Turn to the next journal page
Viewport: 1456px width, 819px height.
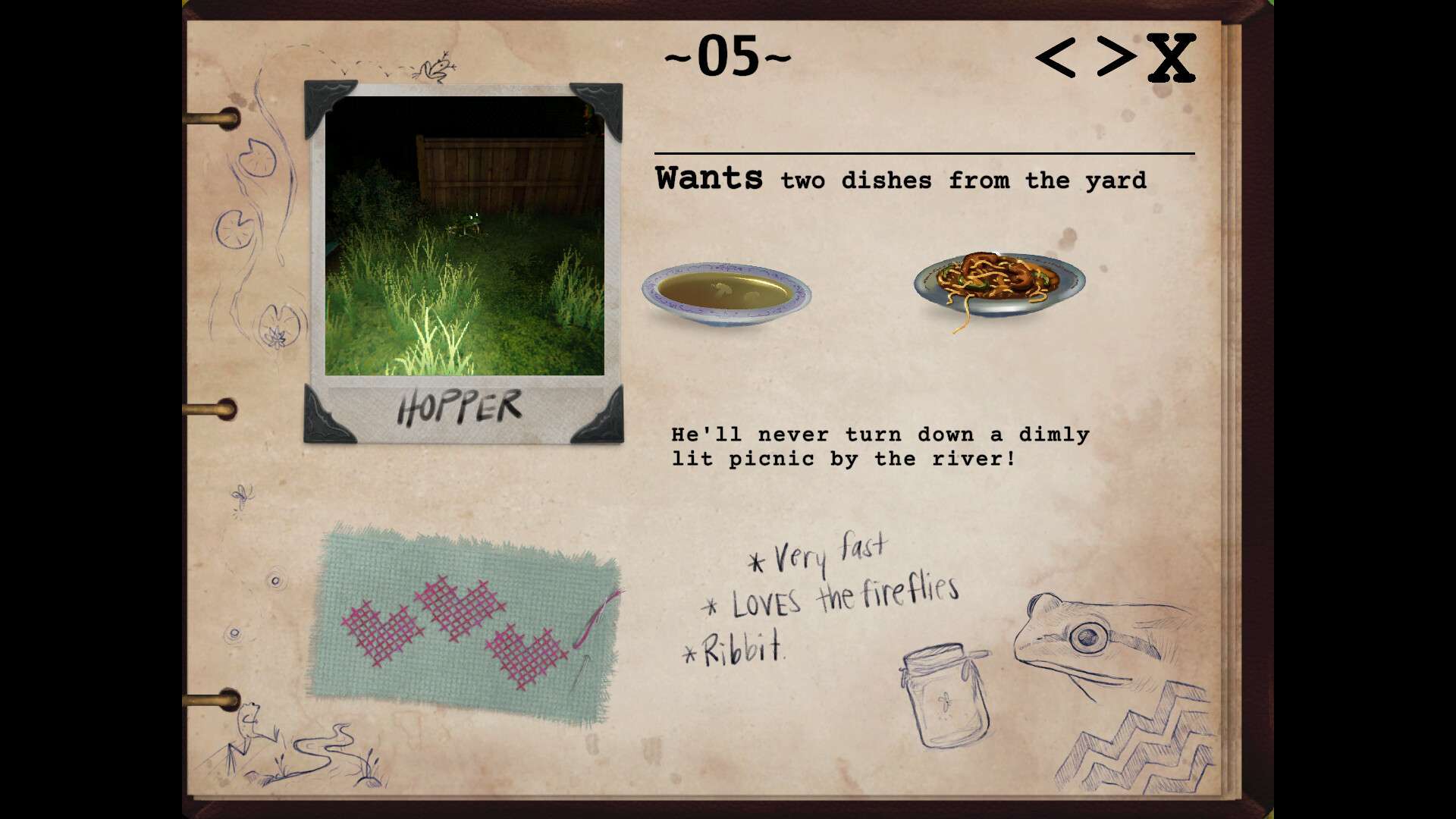coord(1116,56)
